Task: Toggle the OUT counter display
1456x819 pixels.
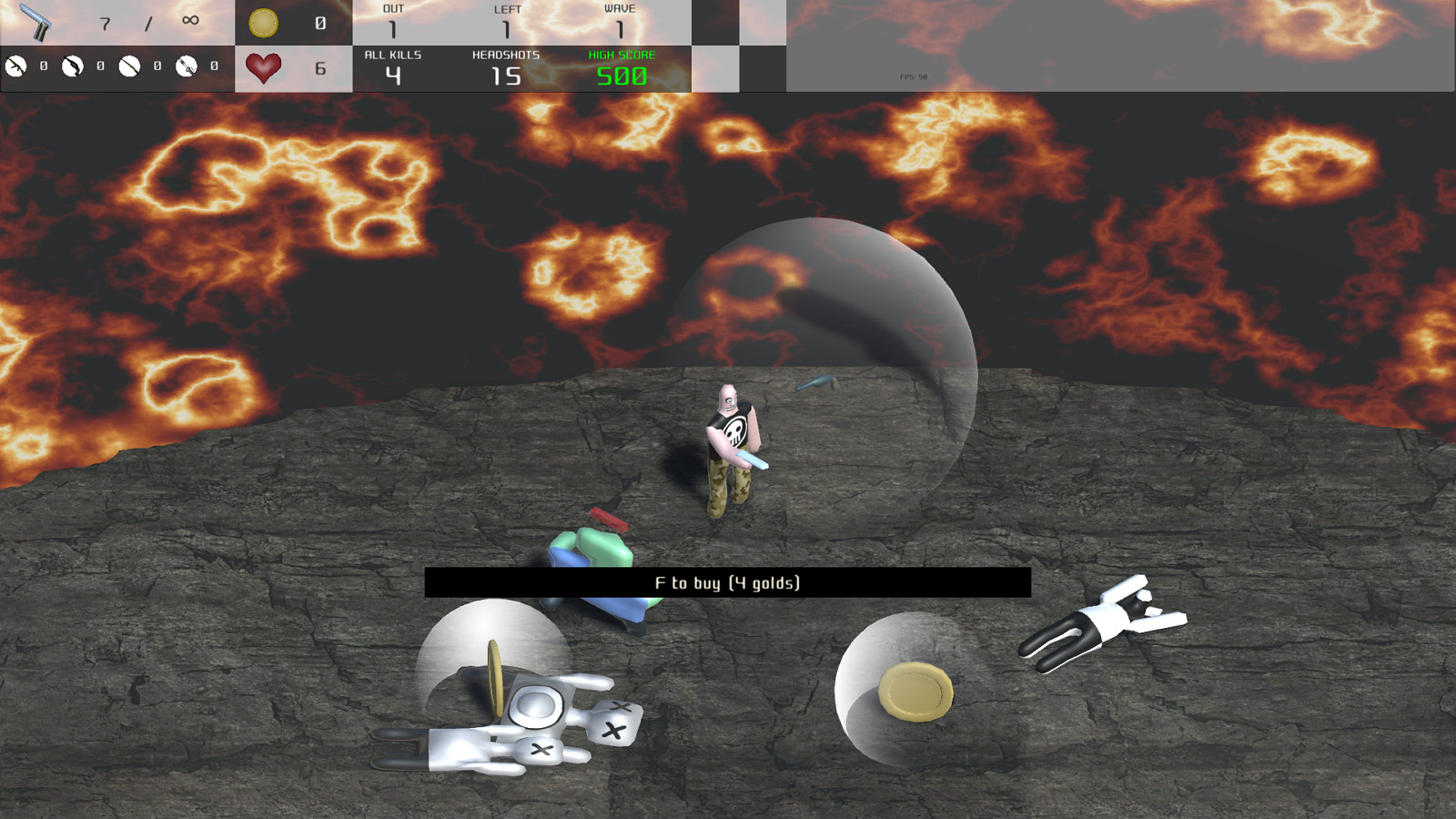Action: (x=391, y=18)
